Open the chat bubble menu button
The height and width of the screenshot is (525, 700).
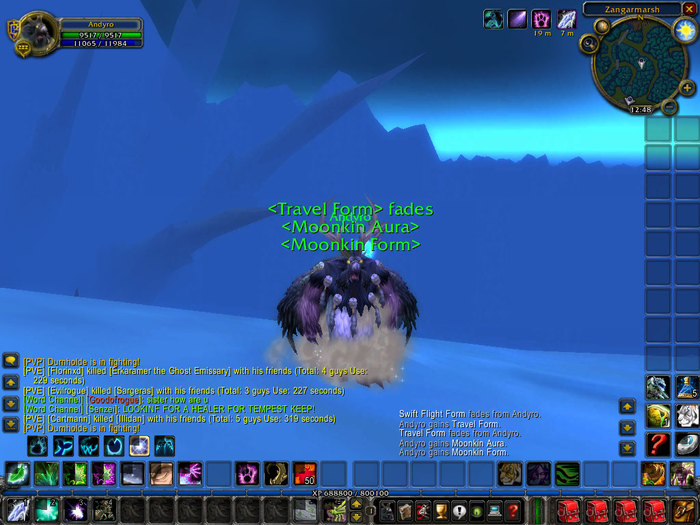(10, 361)
